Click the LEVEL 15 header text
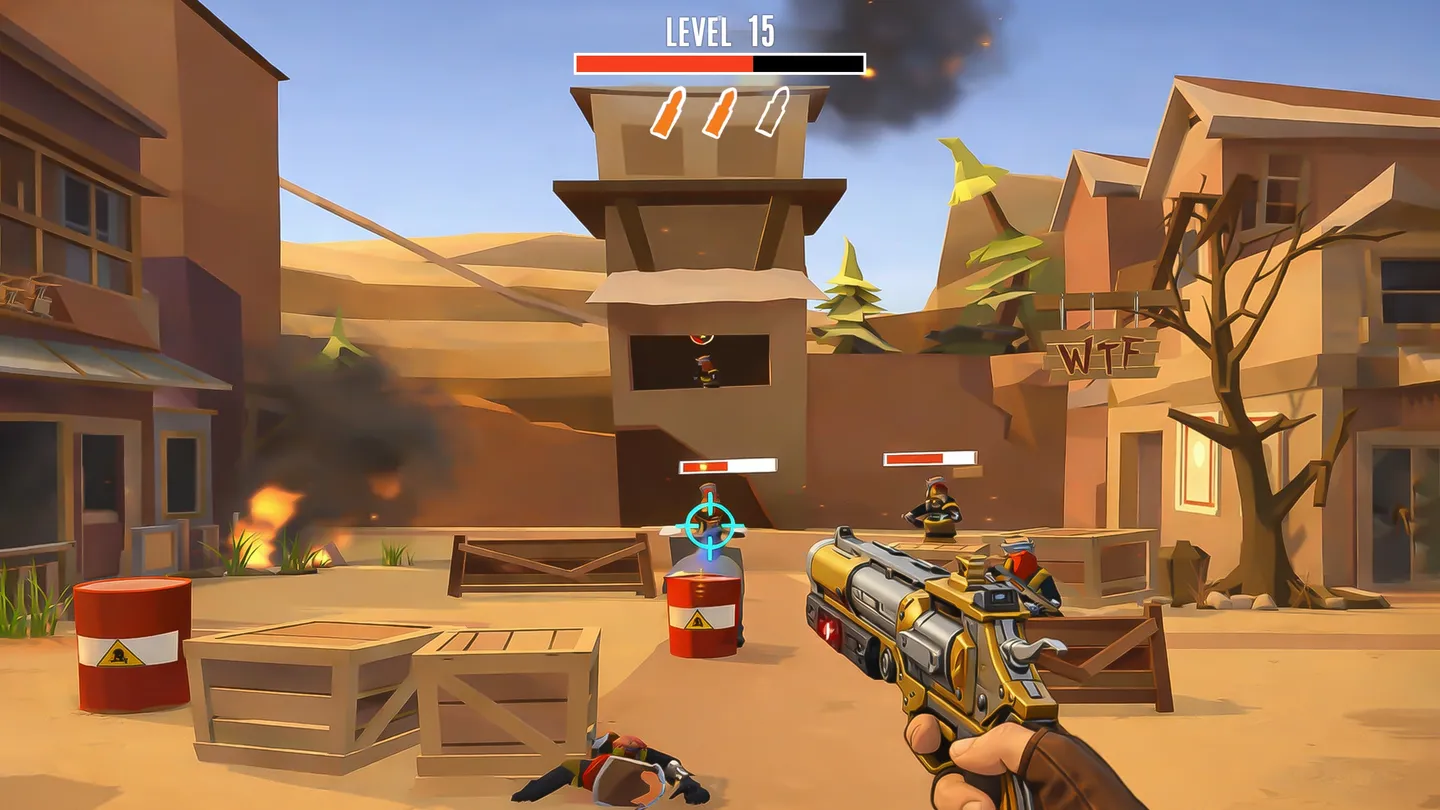Image resolution: width=1440 pixels, height=810 pixels. coord(718,33)
